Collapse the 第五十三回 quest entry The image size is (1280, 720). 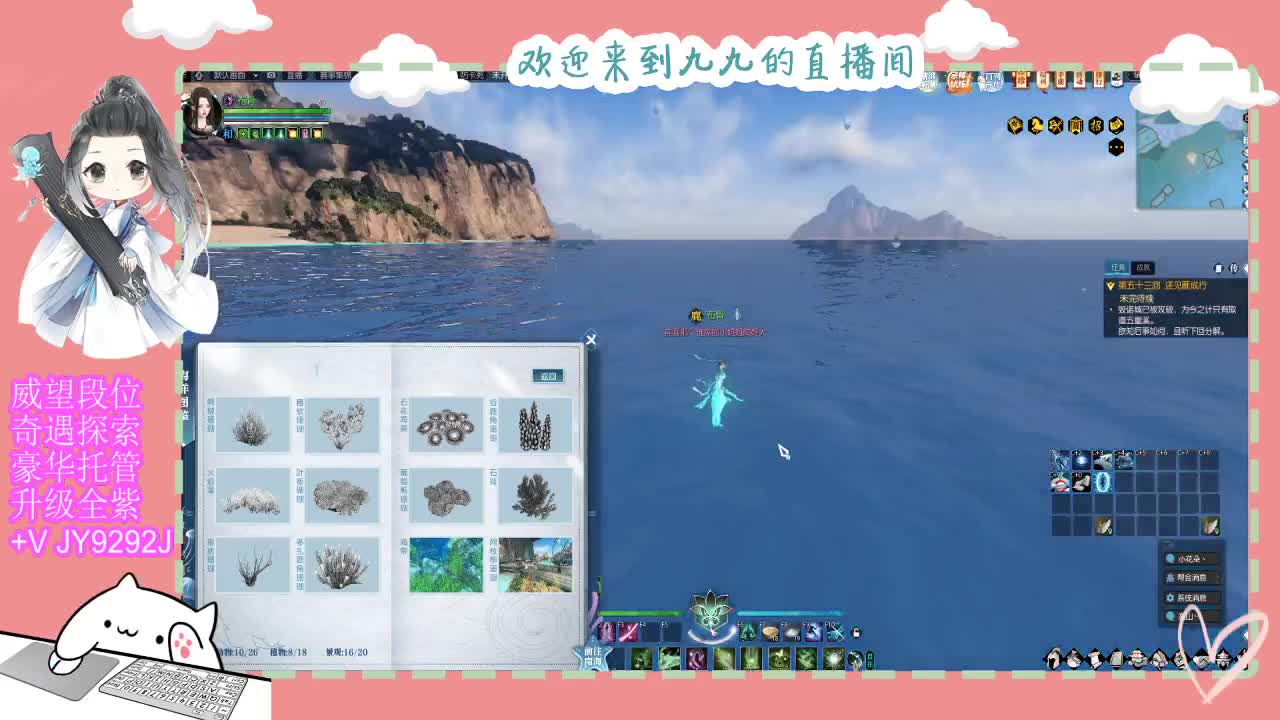pyautogui.click(x=1112, y=284)
